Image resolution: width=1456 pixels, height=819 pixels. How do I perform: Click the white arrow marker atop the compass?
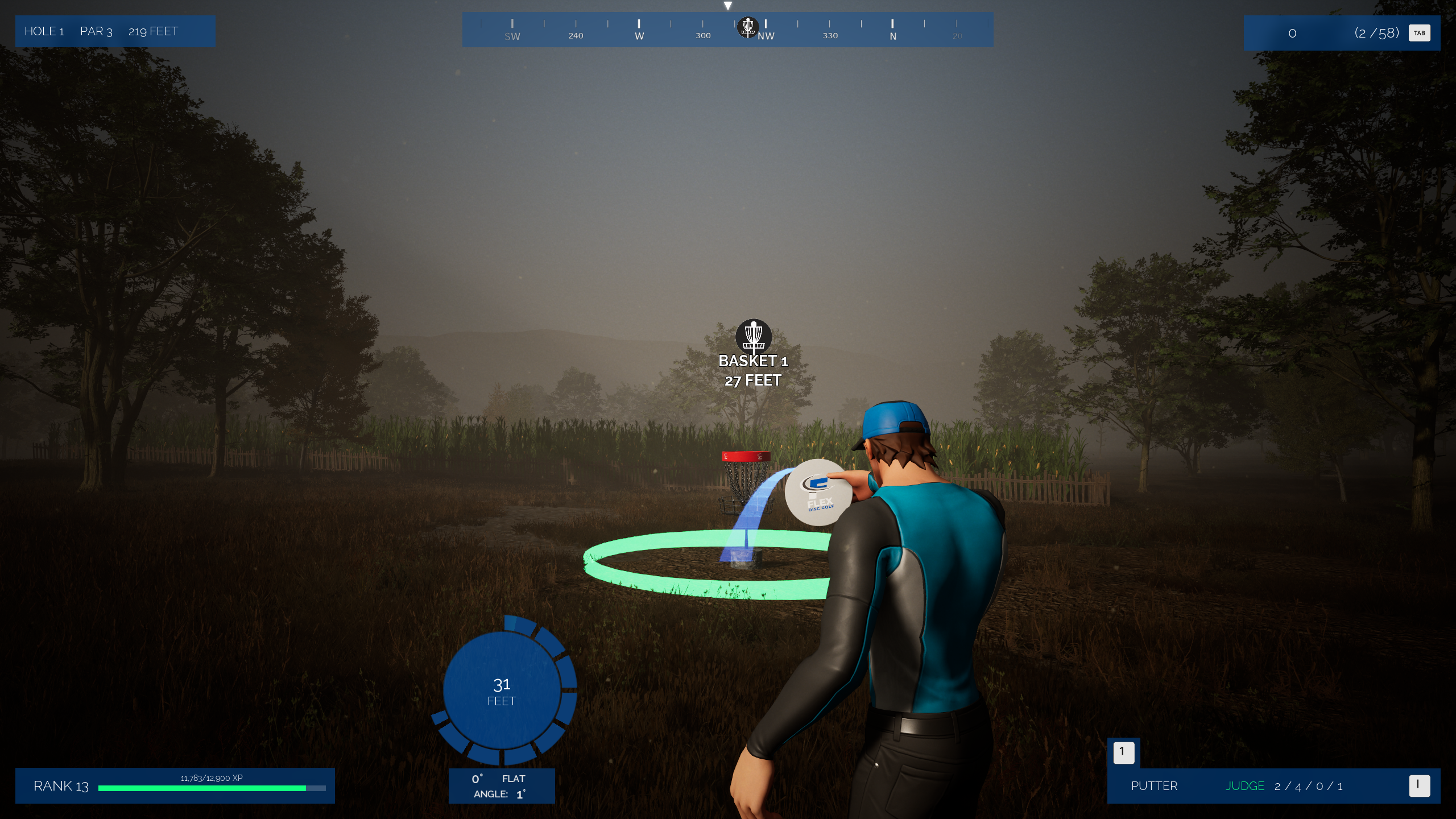tap(729, 5)
